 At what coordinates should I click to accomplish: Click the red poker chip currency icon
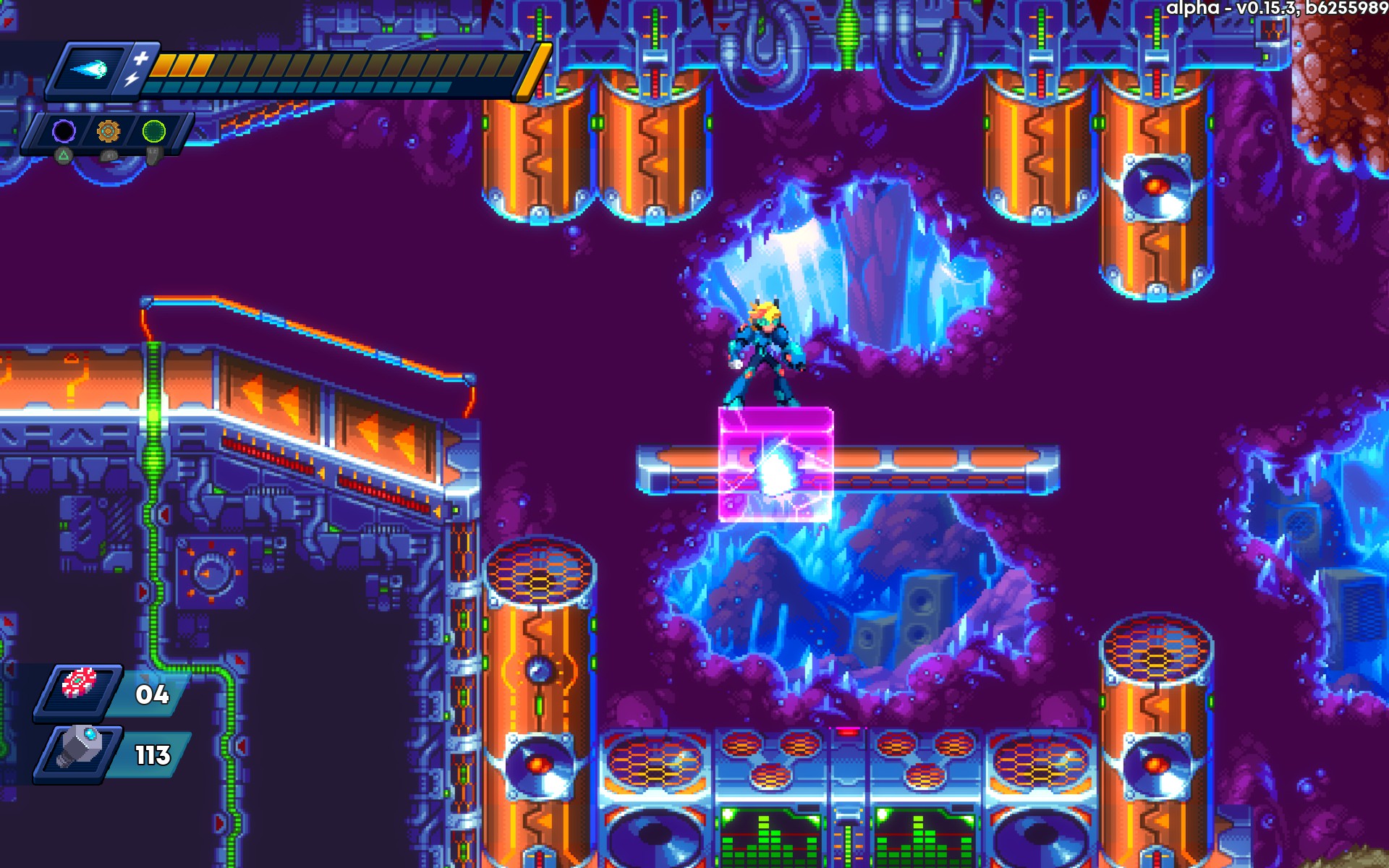[79, 684]
